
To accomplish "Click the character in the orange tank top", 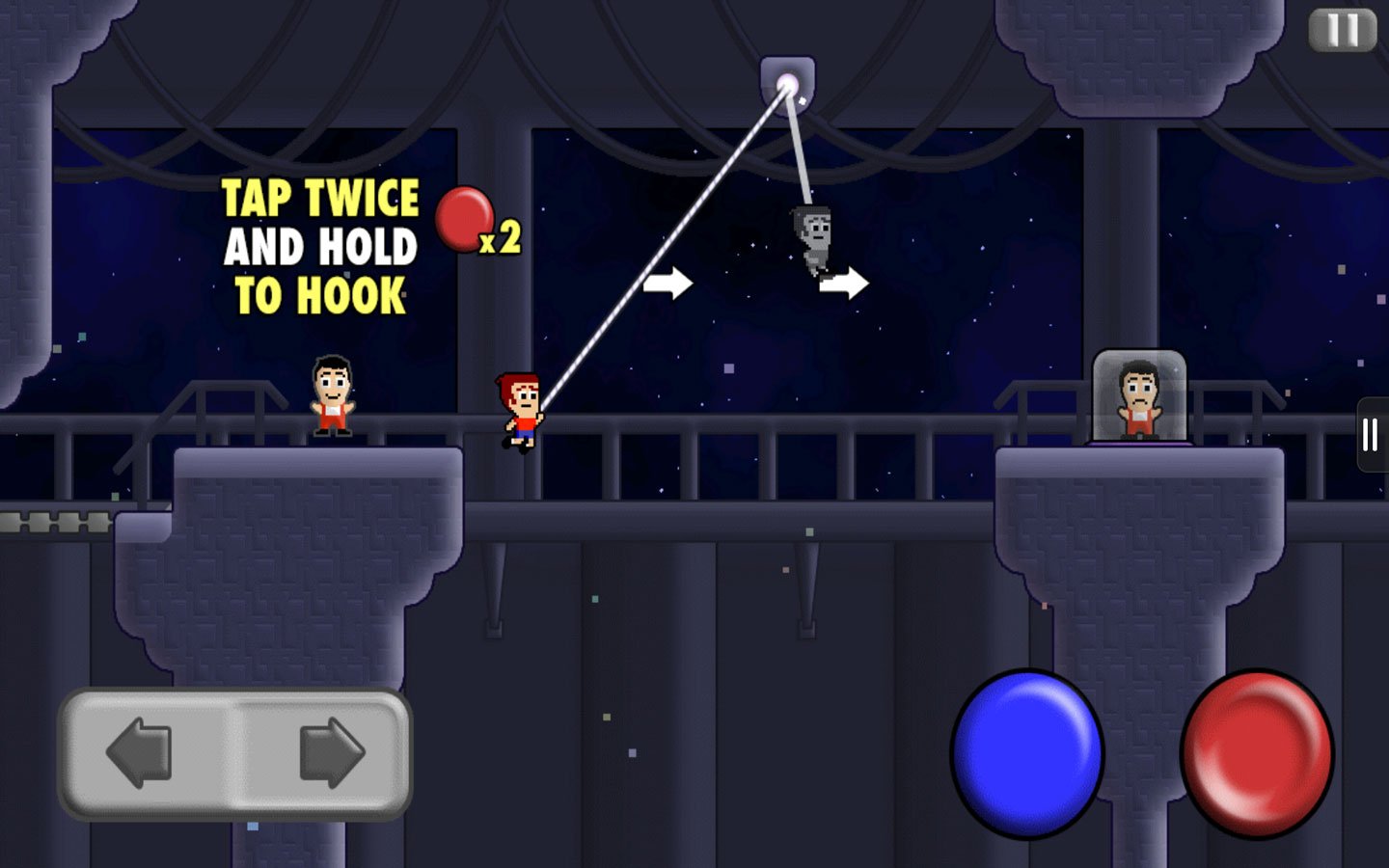I will [332, 400].
